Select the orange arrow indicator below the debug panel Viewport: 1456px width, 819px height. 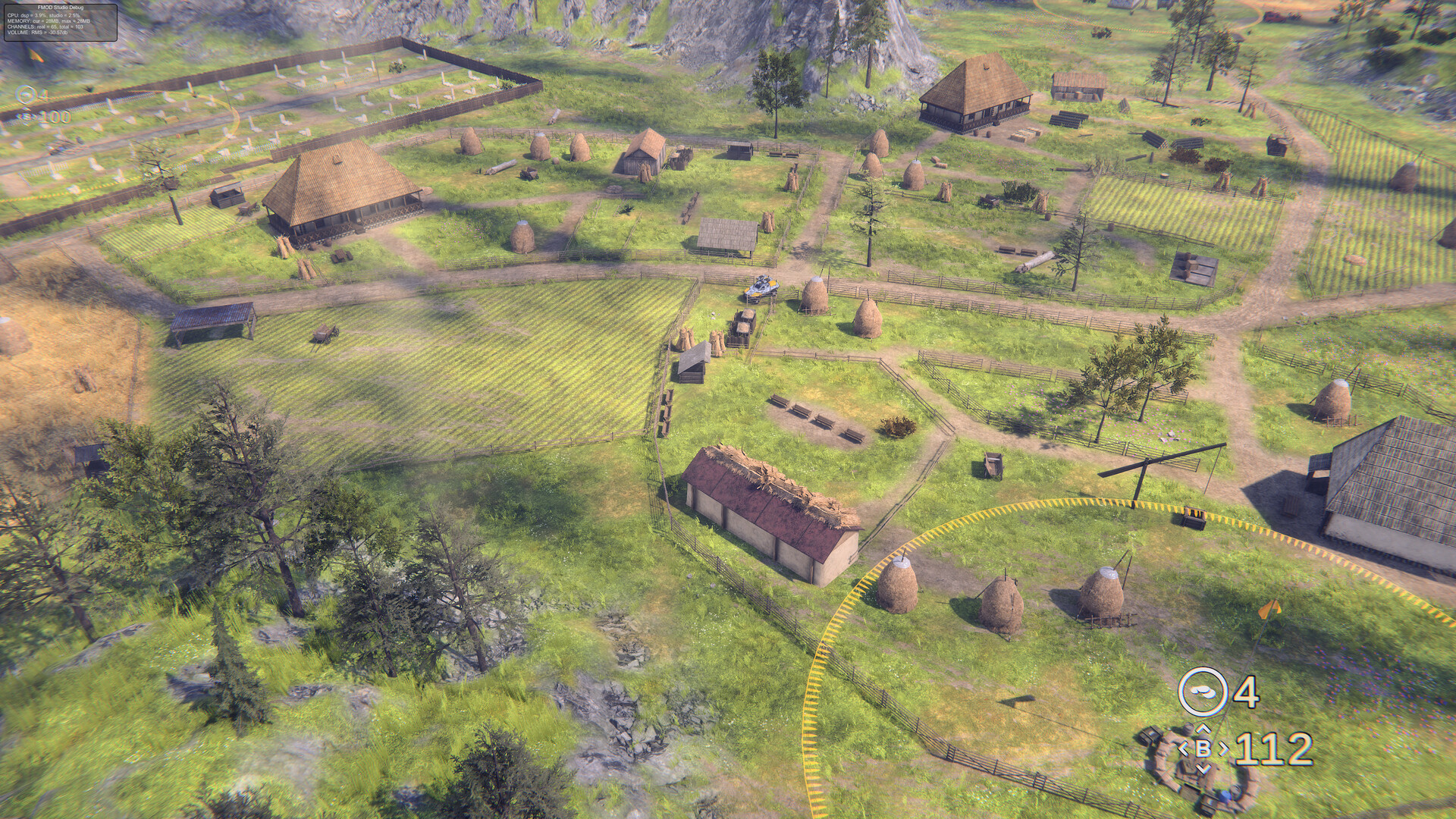[x=34, y=55]
